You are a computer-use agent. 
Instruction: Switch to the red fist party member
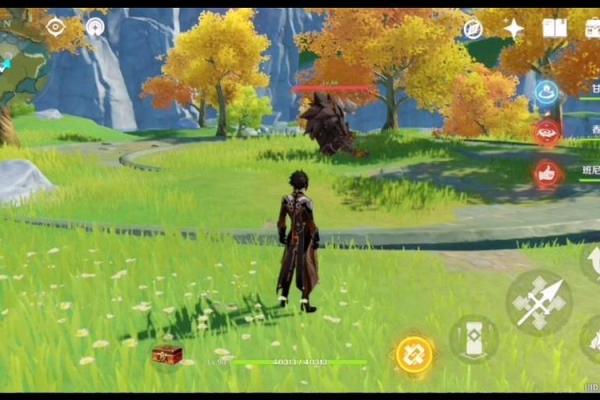(x=547, y=173)
